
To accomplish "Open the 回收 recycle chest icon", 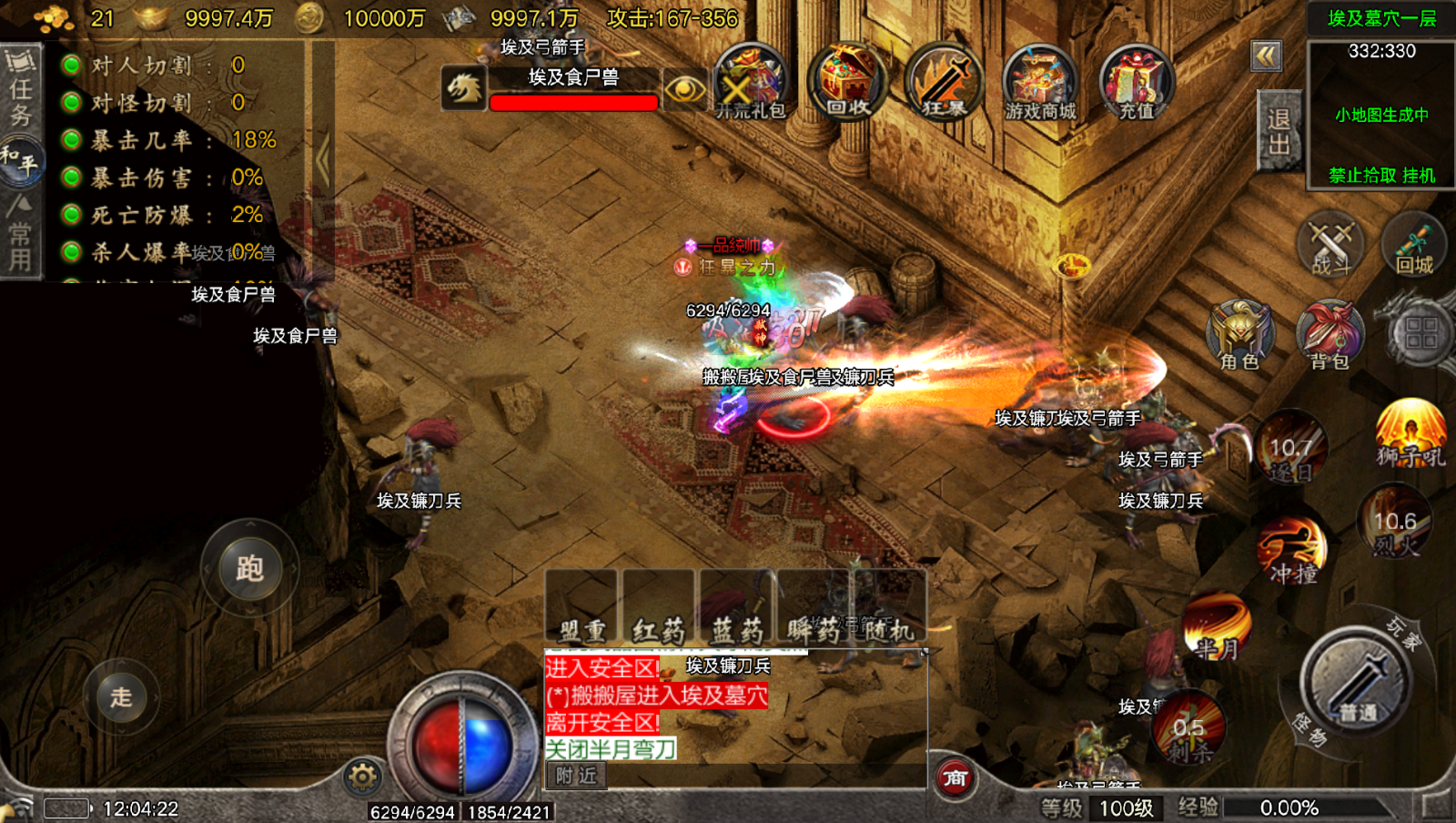I will [x=847, y=83].
